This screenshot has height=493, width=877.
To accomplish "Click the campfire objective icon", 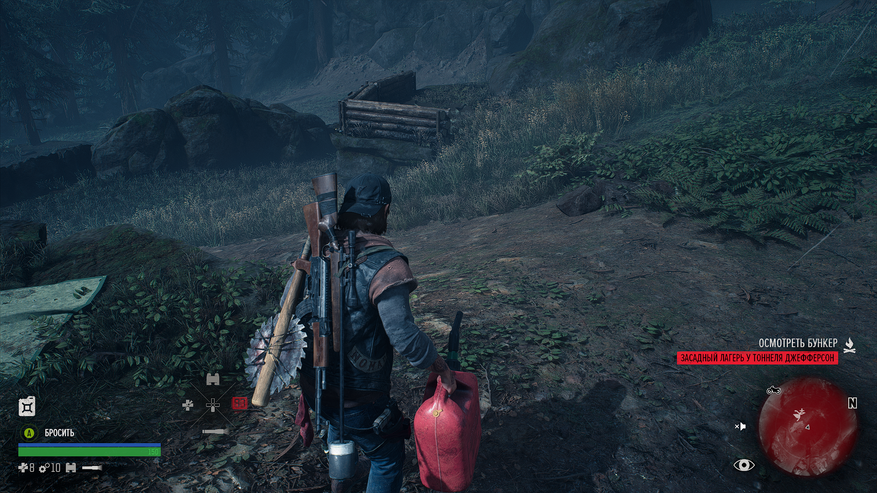I will pyautogui.click(x=849, y=344).
